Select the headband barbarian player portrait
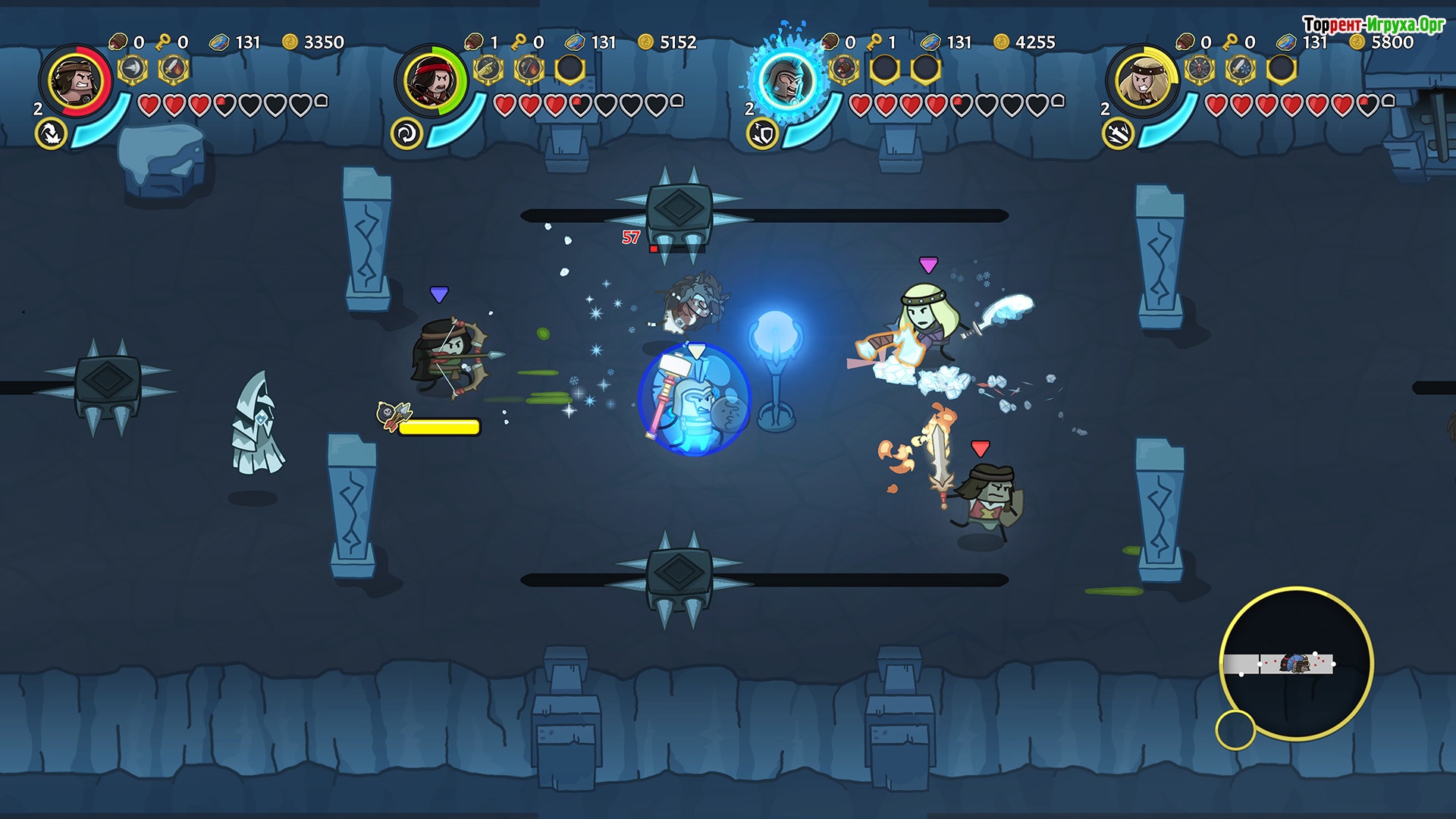The height and width of the screenshot is (819, 1456). [76, 80]
